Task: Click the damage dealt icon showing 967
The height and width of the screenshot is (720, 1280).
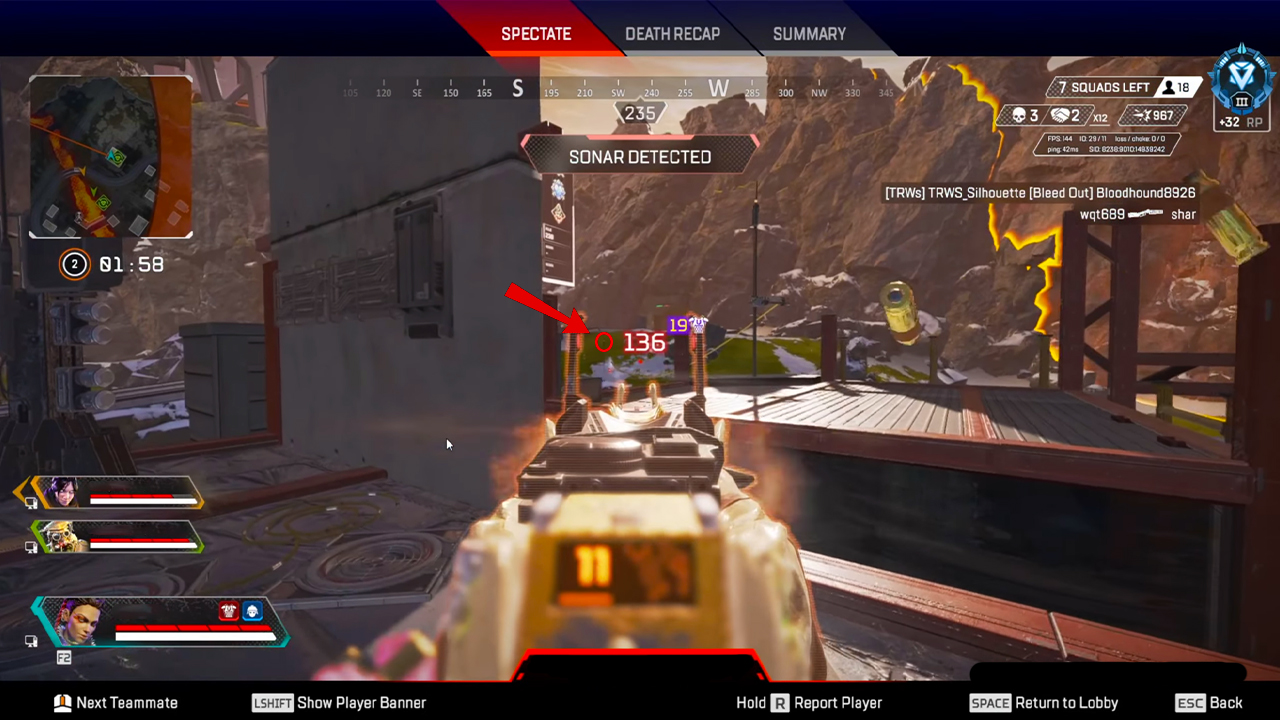Action: click(x=1140, y=115)
